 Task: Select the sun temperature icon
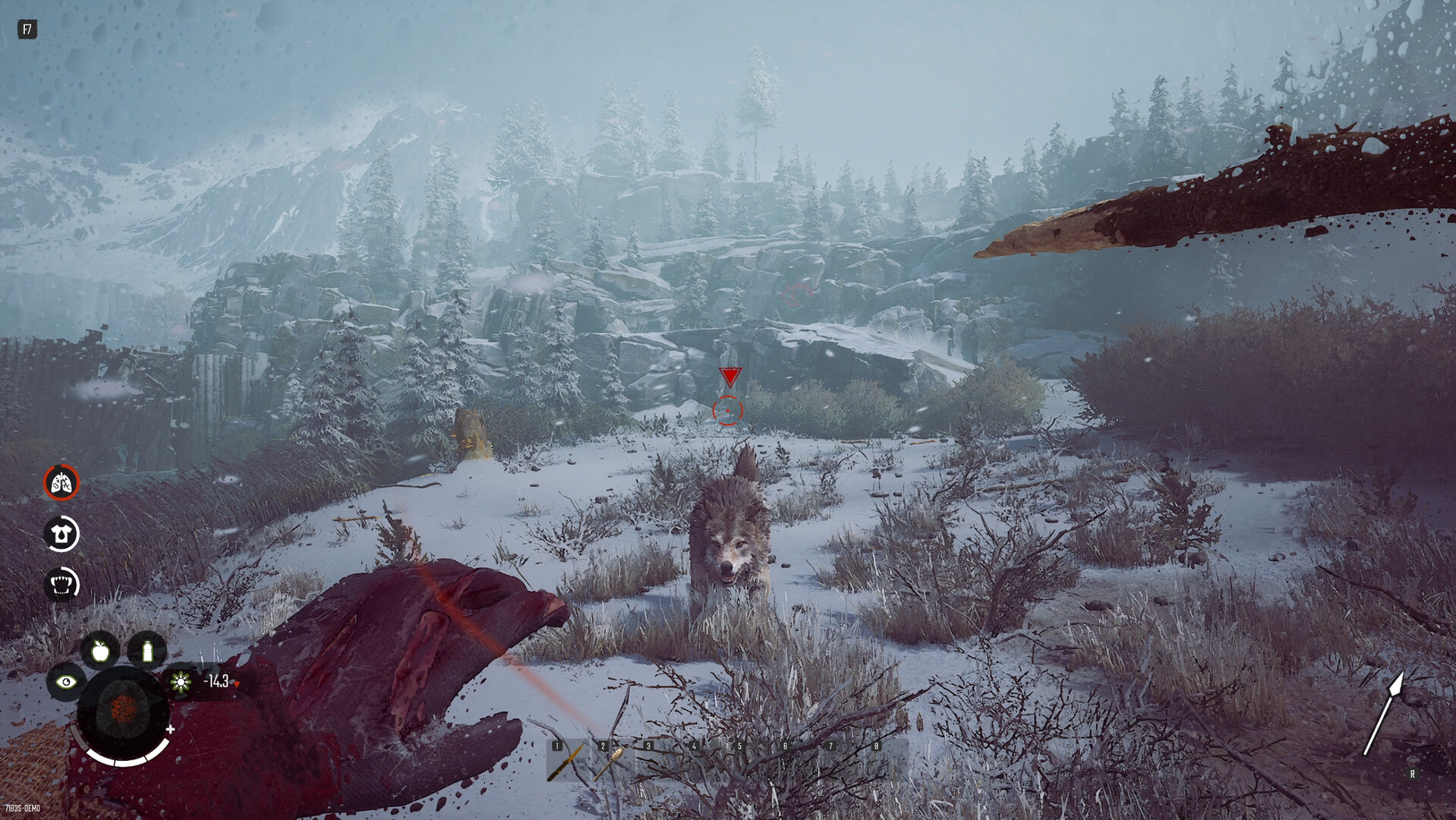(x=181, y=681)
